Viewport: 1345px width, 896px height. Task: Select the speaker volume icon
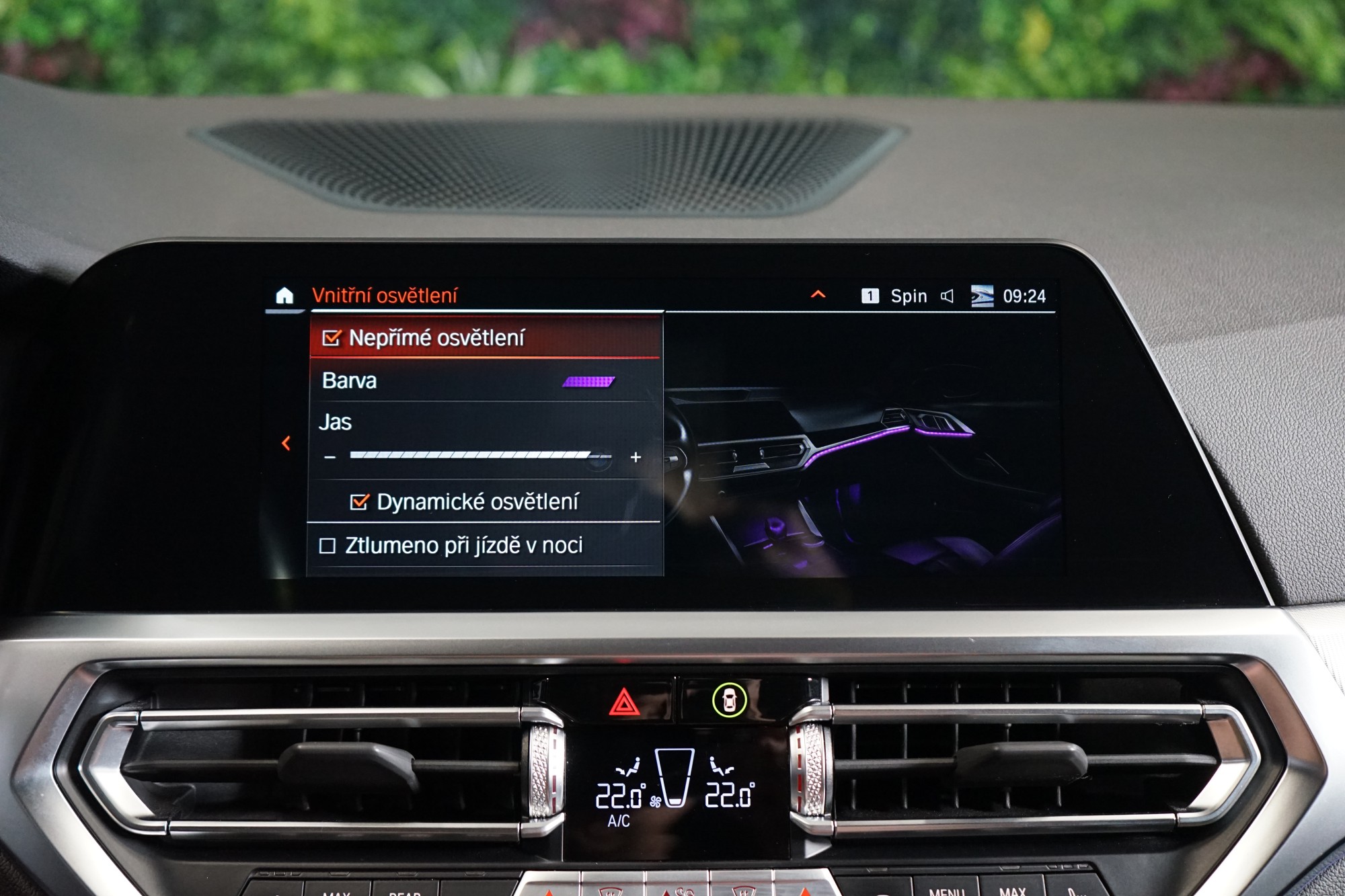tap(947, 296)
